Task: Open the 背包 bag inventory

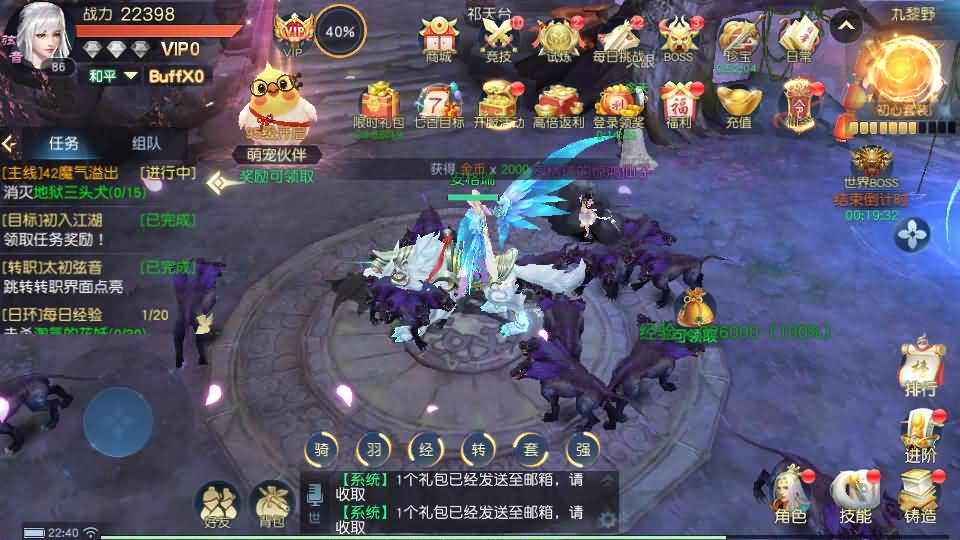Action: [270, 503]
